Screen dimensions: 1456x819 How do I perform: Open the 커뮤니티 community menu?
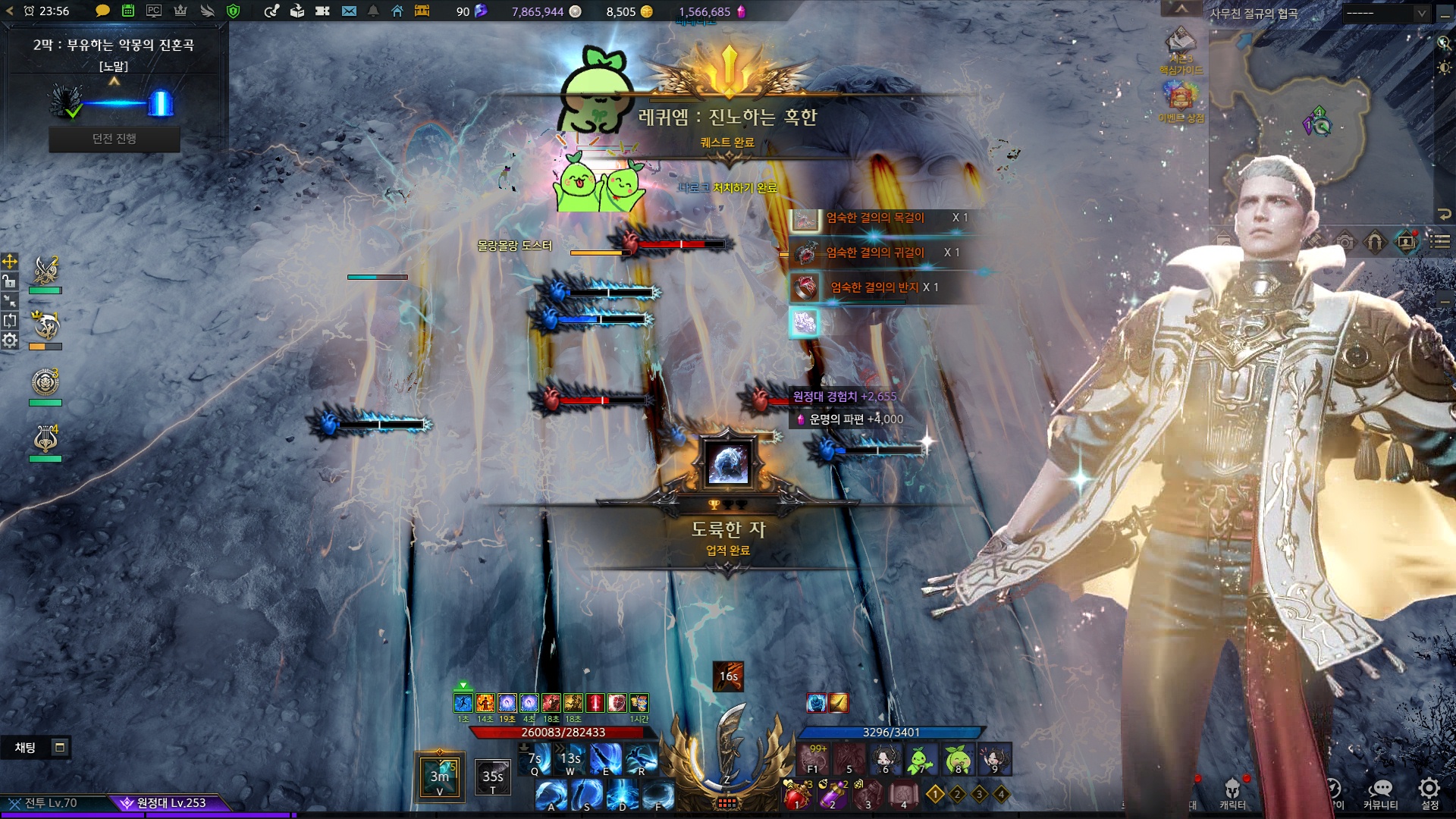coord(1380,792)
